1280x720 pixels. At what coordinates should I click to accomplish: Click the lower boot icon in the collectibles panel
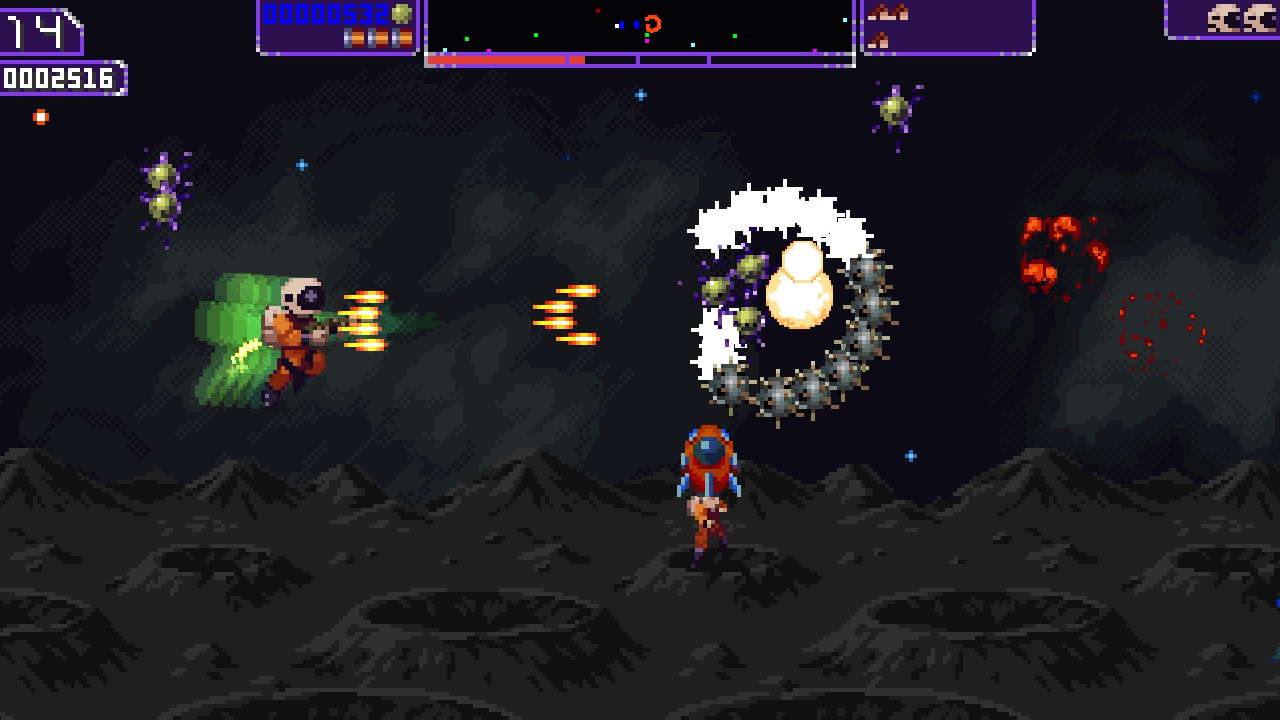pyautogui.click(x=879, y=40)
